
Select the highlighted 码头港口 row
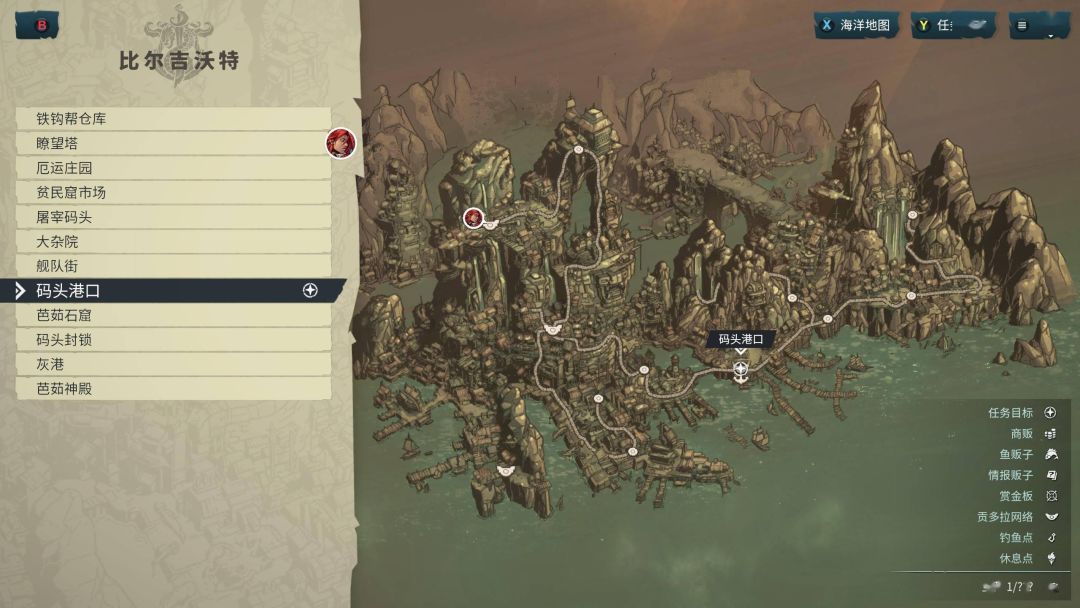pos(172,291)
